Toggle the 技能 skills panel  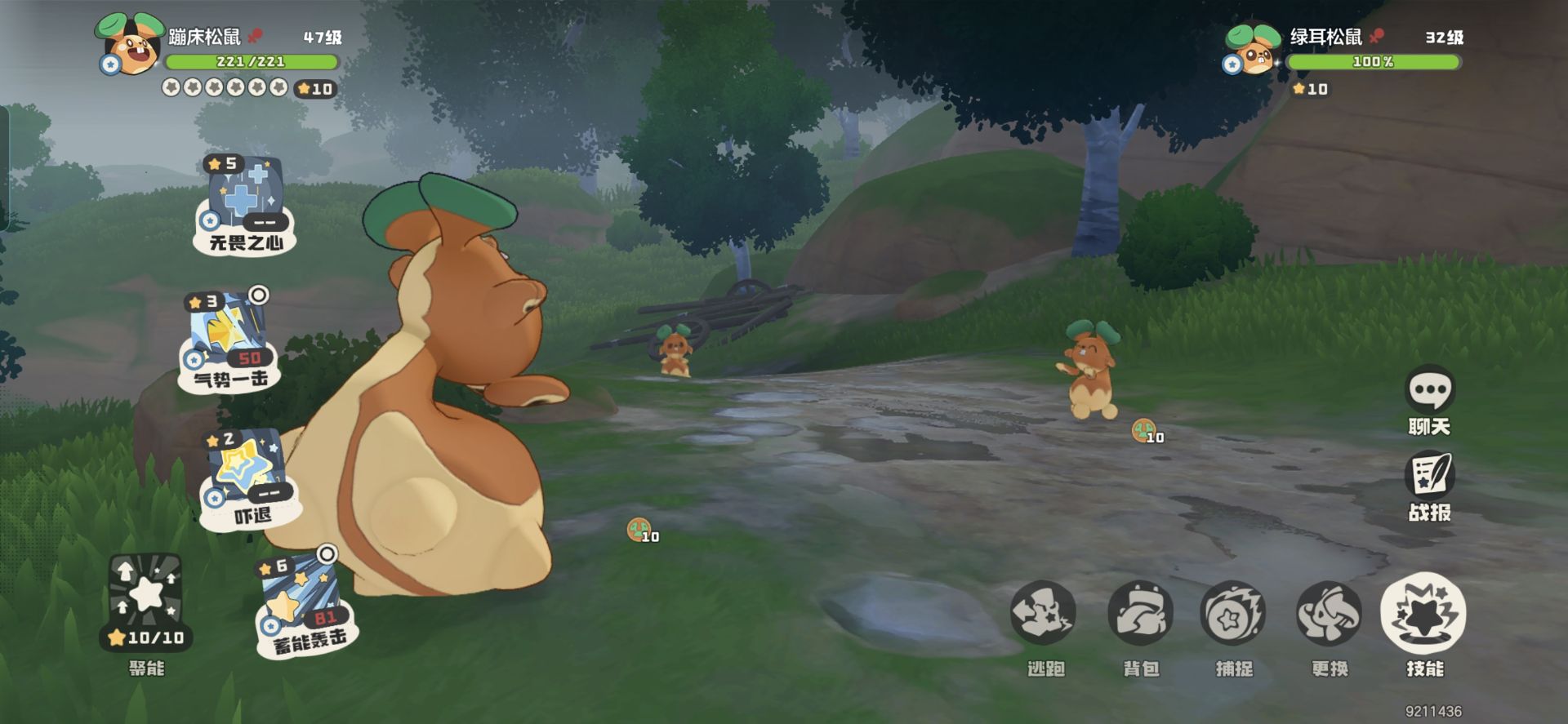click(1423, 613)
